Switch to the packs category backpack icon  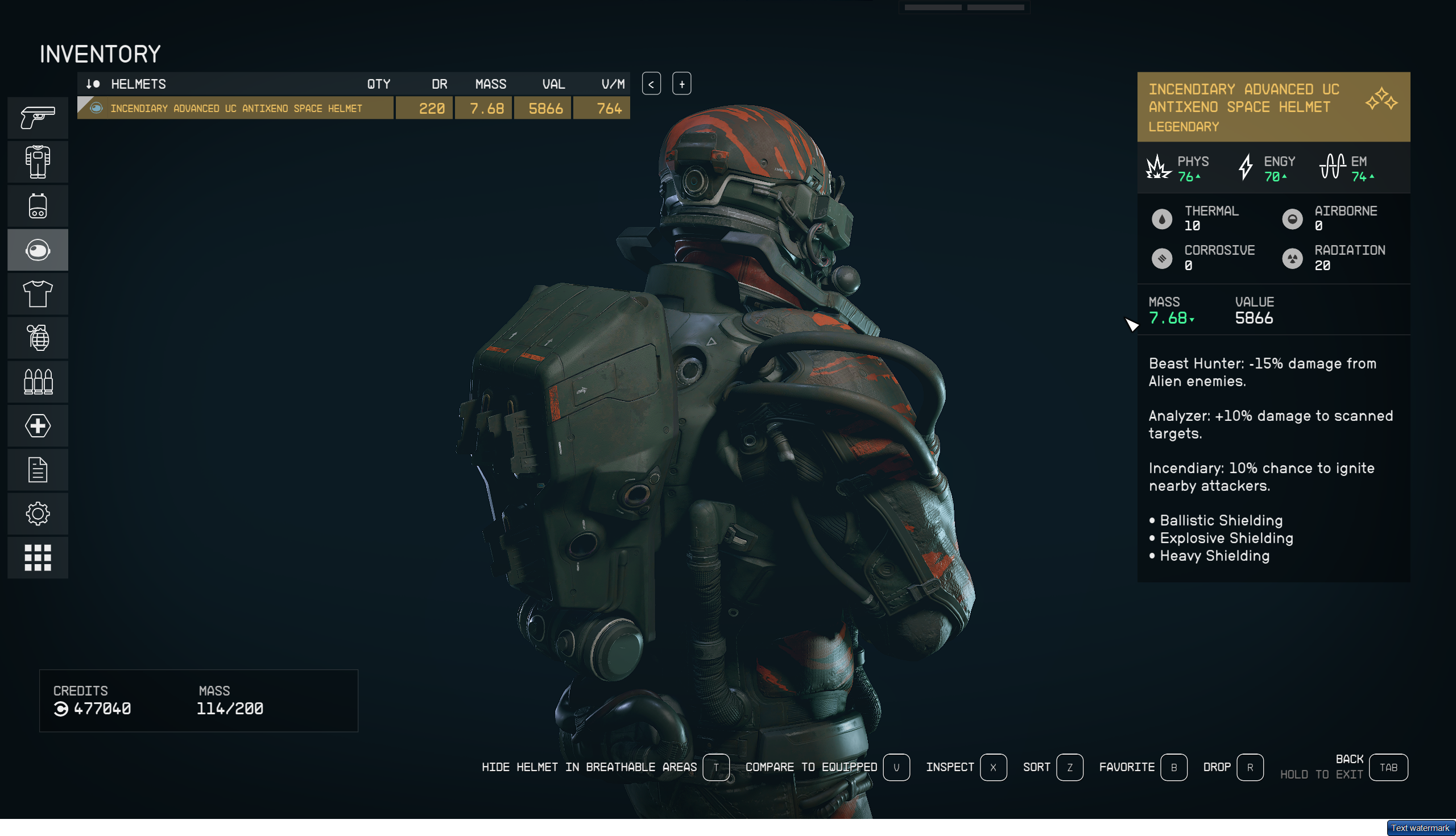click(x=38, y=205)
